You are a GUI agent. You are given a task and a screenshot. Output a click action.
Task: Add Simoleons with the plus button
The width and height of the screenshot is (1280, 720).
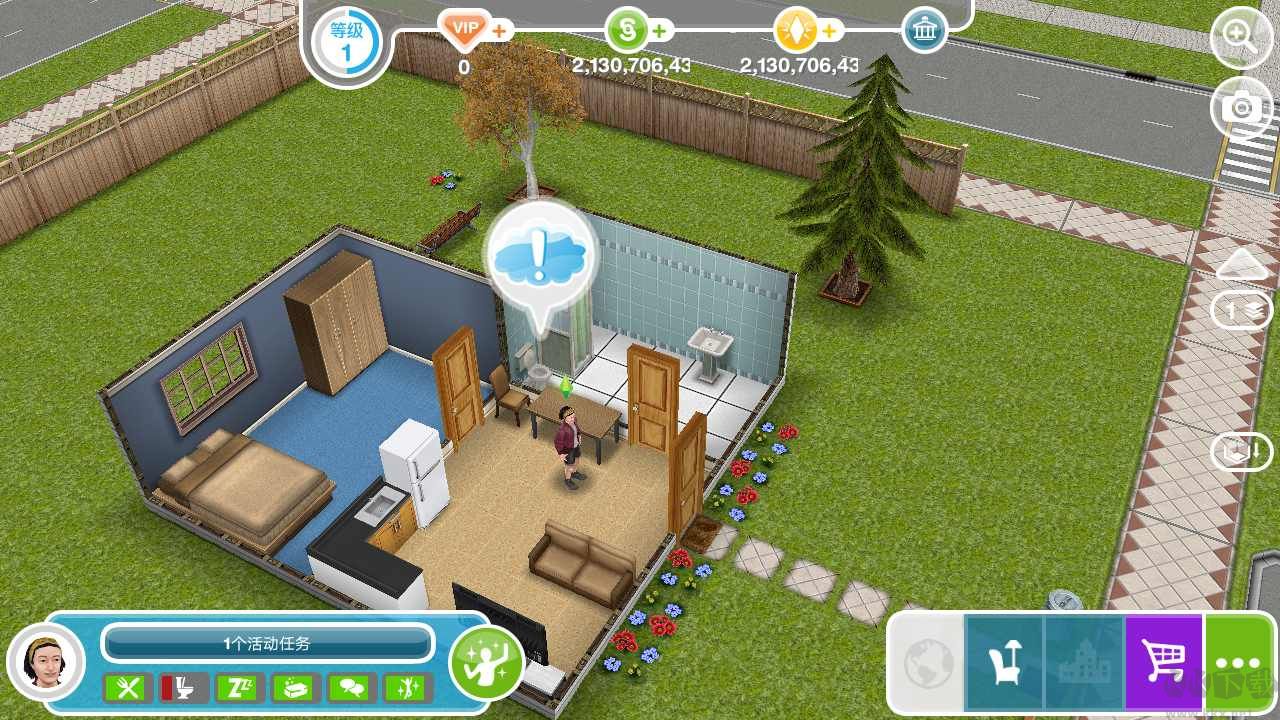click(657, 30)
